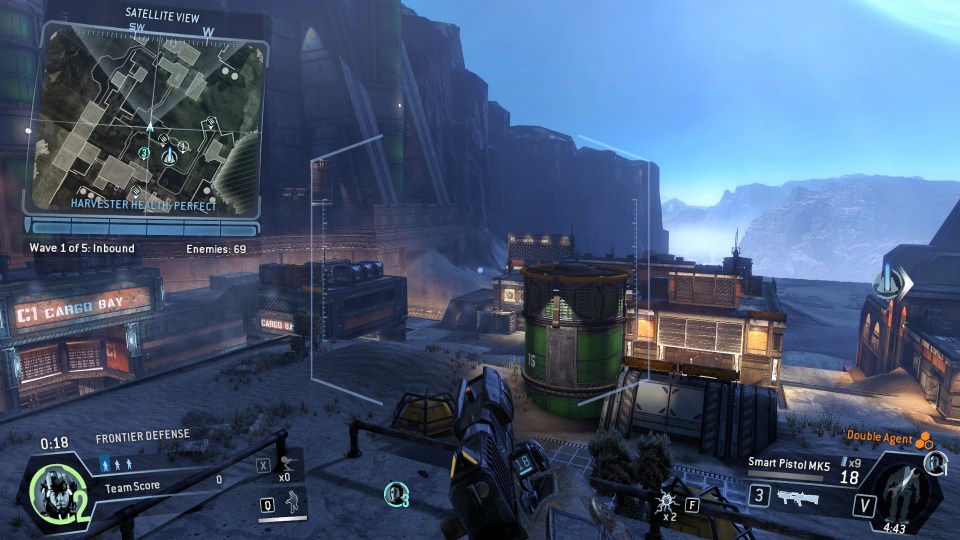The width and height of the screenshot is (960, 540).
Task: Activate the standing pilot ability icon
Action: click(x=293, y=501)
